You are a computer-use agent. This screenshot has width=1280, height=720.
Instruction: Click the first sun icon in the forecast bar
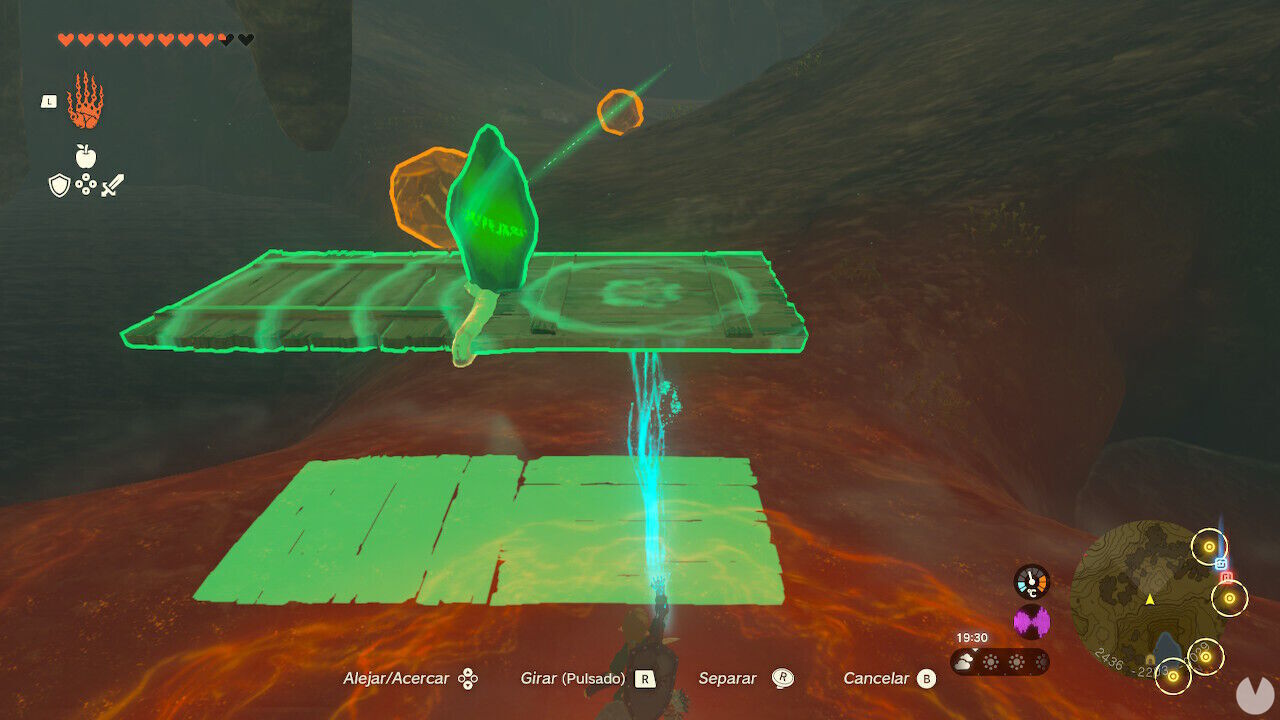tap(990, 661)
